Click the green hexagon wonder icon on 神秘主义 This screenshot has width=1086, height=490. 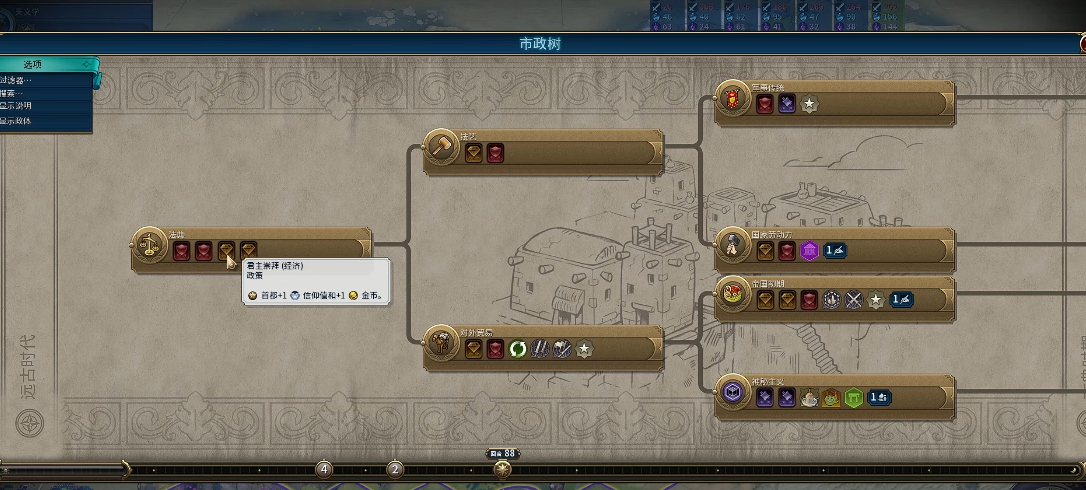853,397
